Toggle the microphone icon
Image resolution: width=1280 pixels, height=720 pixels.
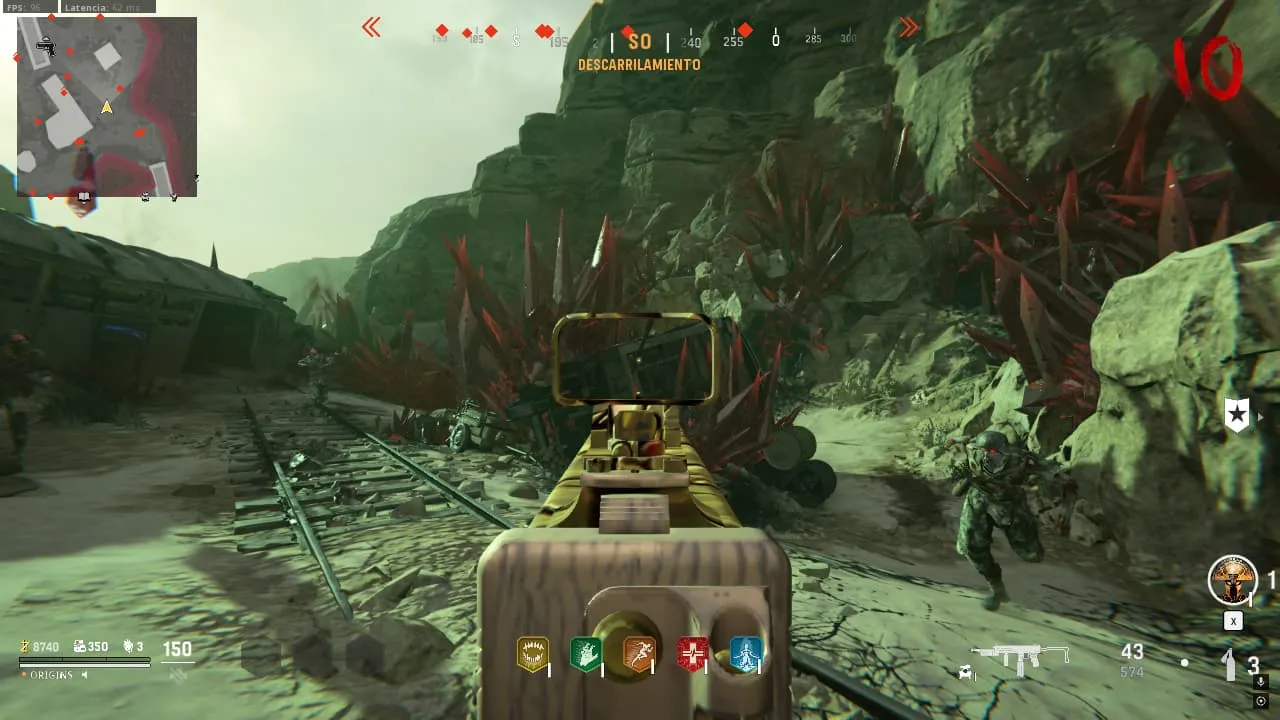(x=1261, y=682)
